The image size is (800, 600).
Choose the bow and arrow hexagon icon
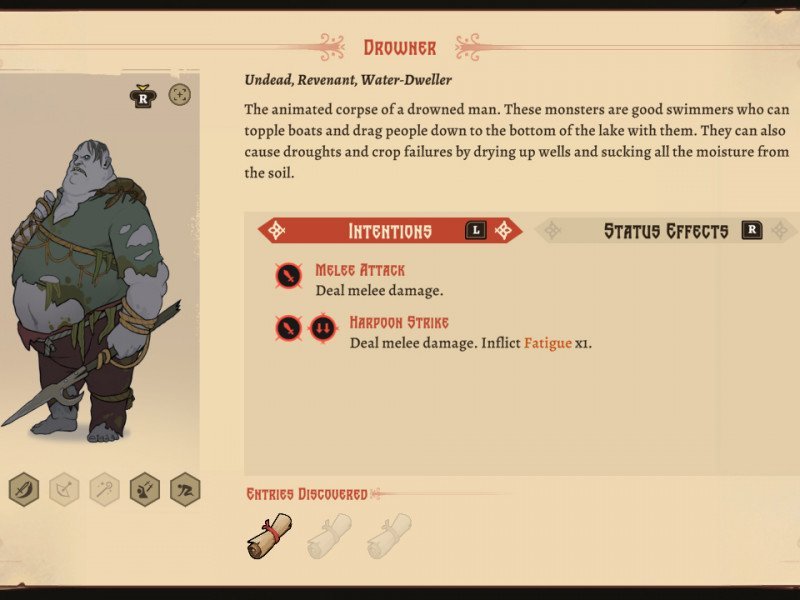coord(64,489)
